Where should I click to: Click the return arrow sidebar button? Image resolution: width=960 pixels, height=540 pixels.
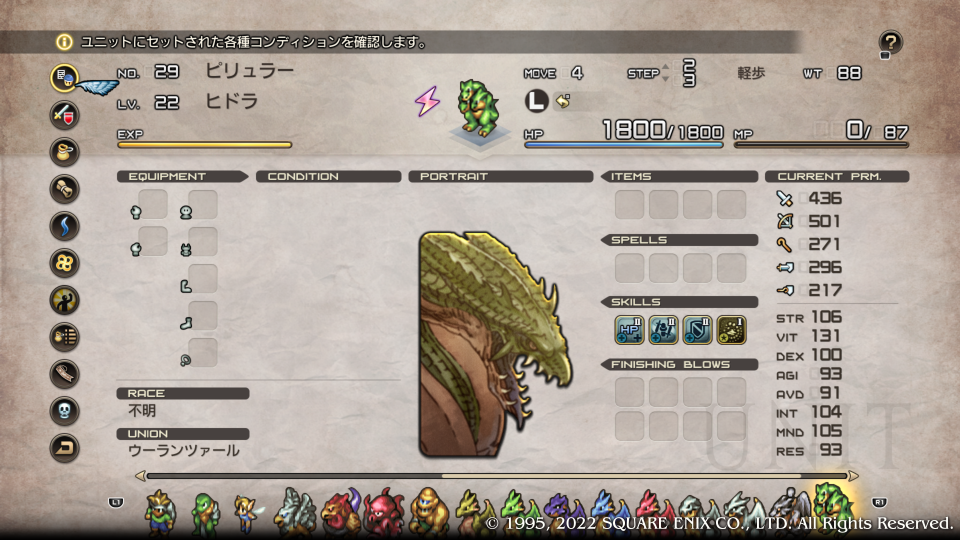click(x=65, y=447)
